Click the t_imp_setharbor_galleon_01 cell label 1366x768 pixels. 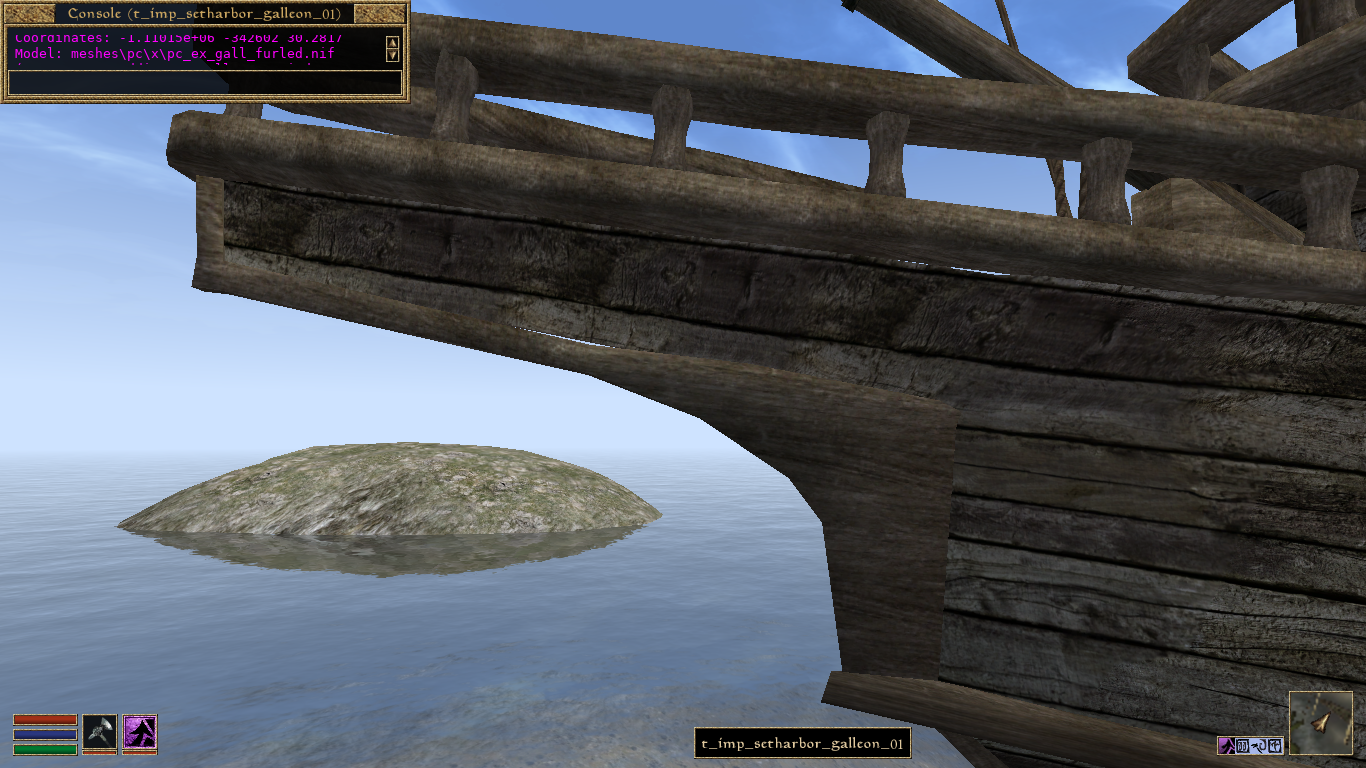point(803,743)
